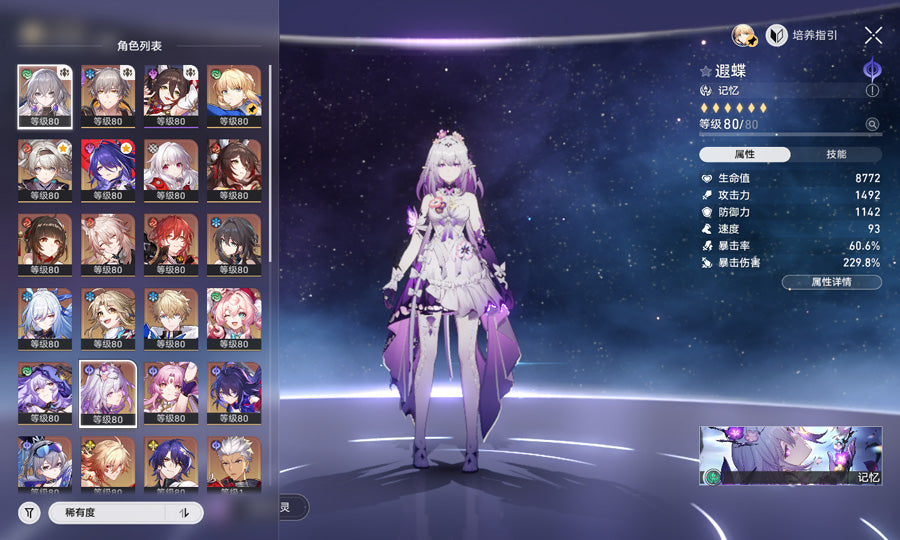Show 属性详情 attribute details
Image resolution: width=900 pixels, height=540 pixels.
click(x=831, y=282)
